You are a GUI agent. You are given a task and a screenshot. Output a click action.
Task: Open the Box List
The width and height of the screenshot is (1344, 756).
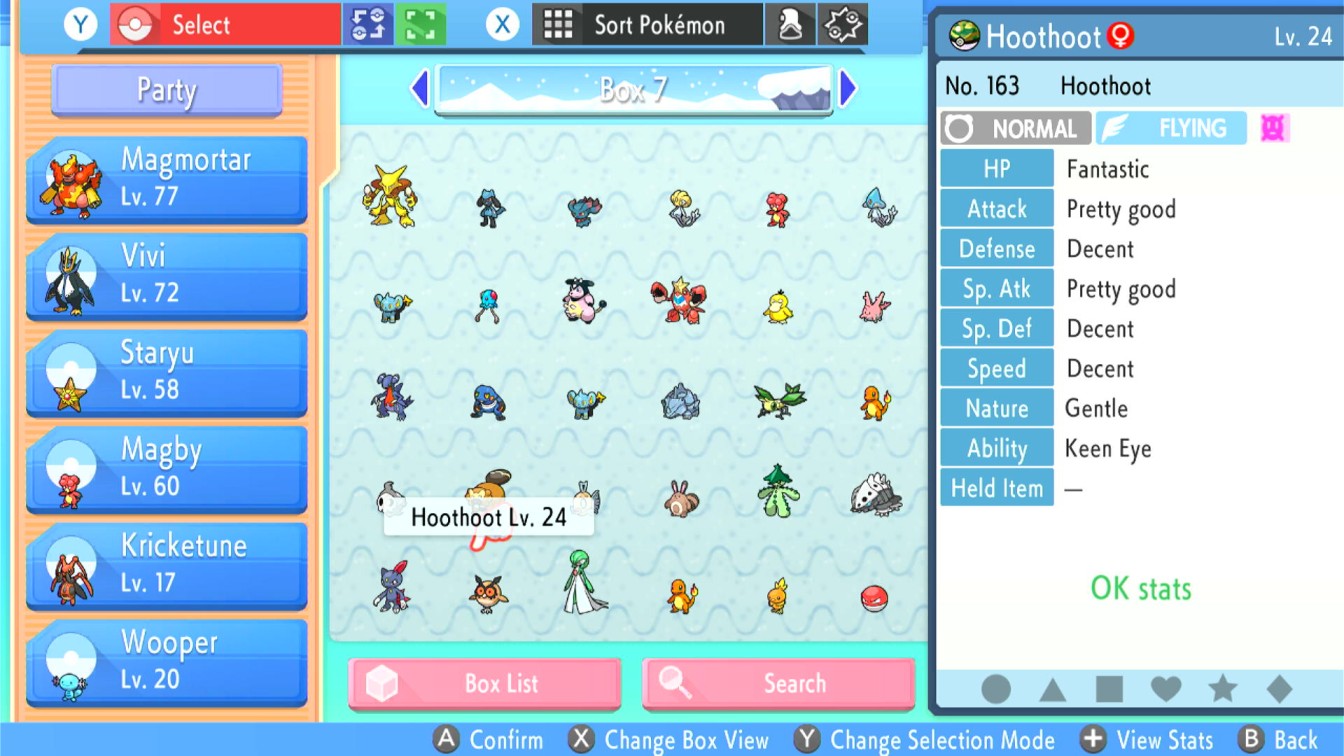pos(484,684)
